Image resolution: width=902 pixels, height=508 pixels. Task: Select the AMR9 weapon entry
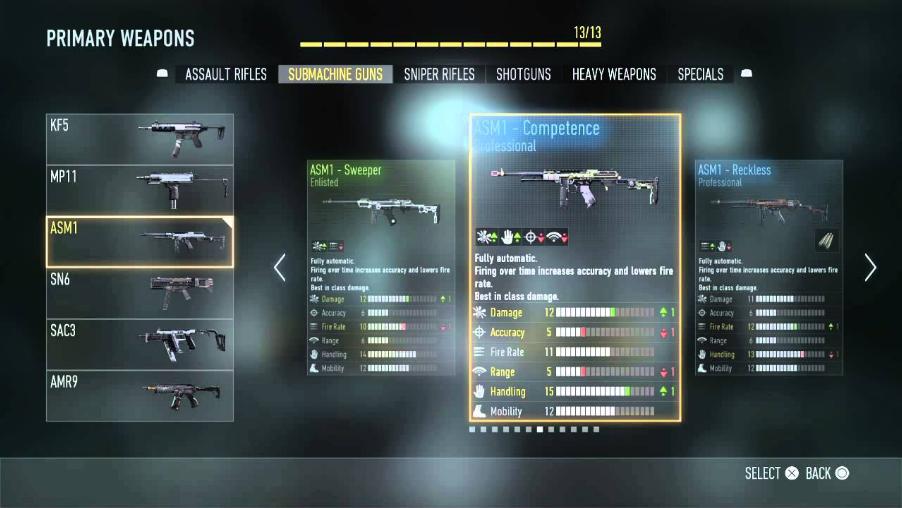(140, 395)
